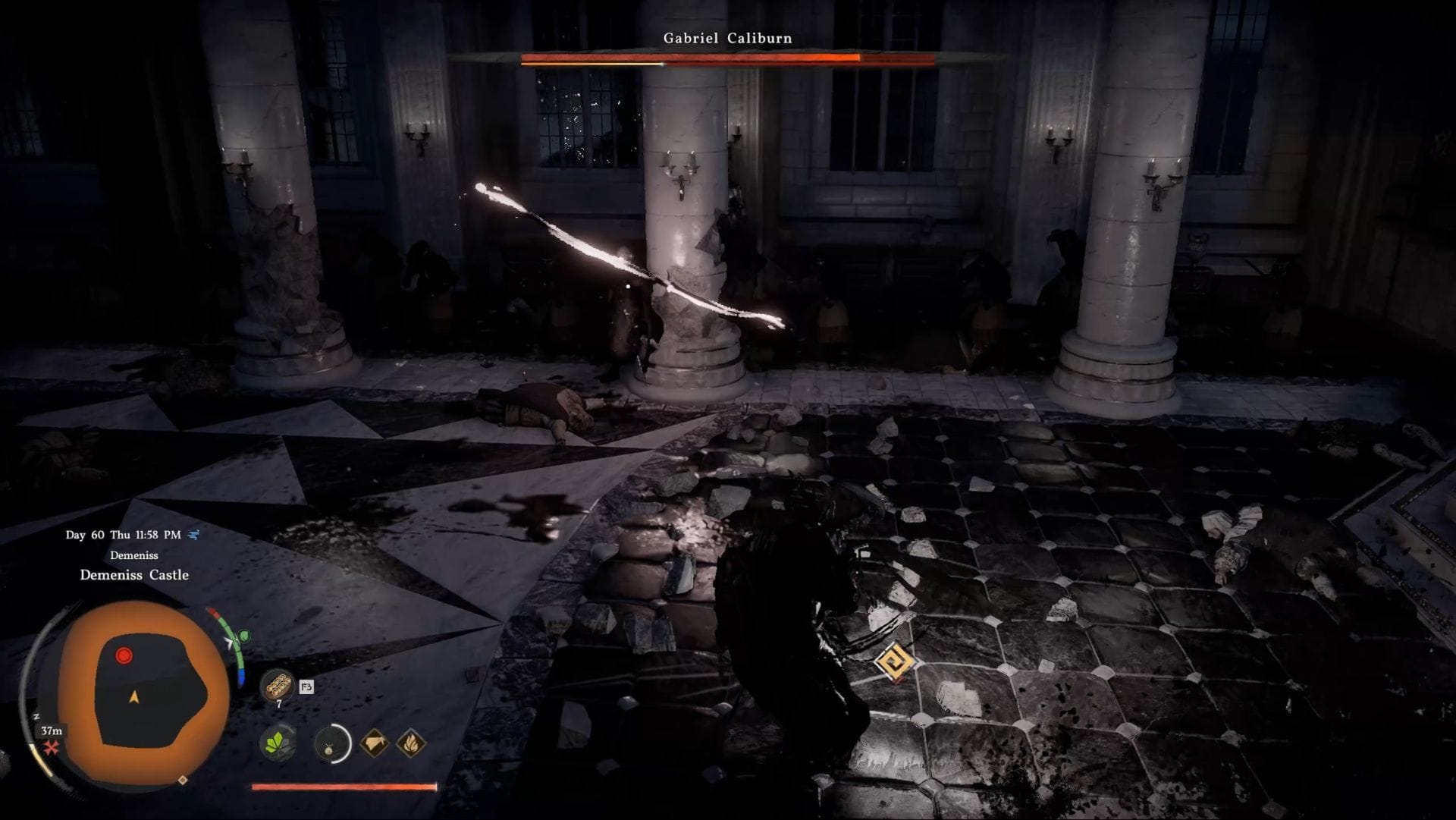This screenshot has height=820, width=1456.
Task: Click the red enemy dot on the minimap
Action: (x=124, y=654)
